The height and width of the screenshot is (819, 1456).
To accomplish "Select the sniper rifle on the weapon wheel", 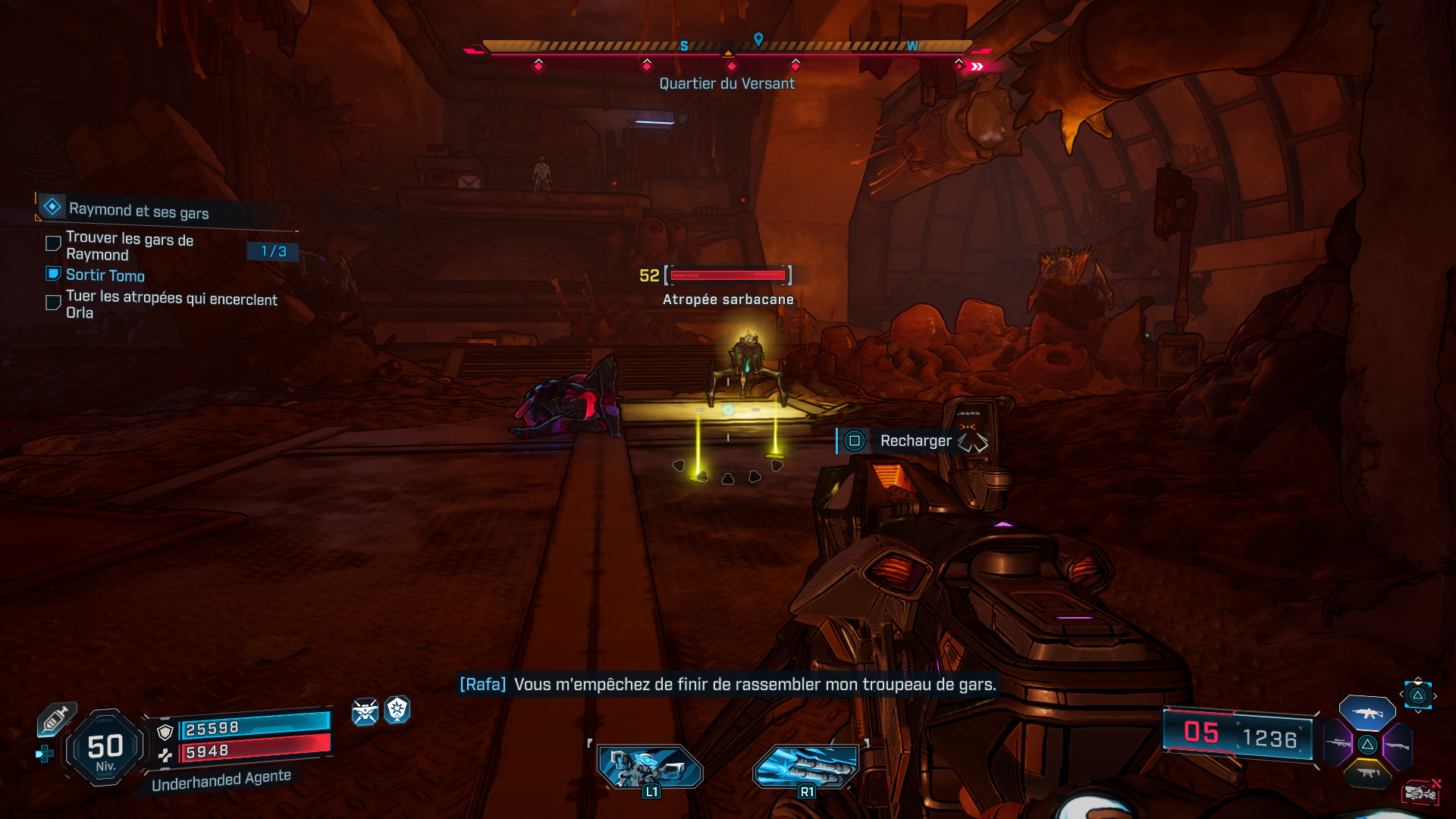I will pyautogui.click(x=1338, y=743).
